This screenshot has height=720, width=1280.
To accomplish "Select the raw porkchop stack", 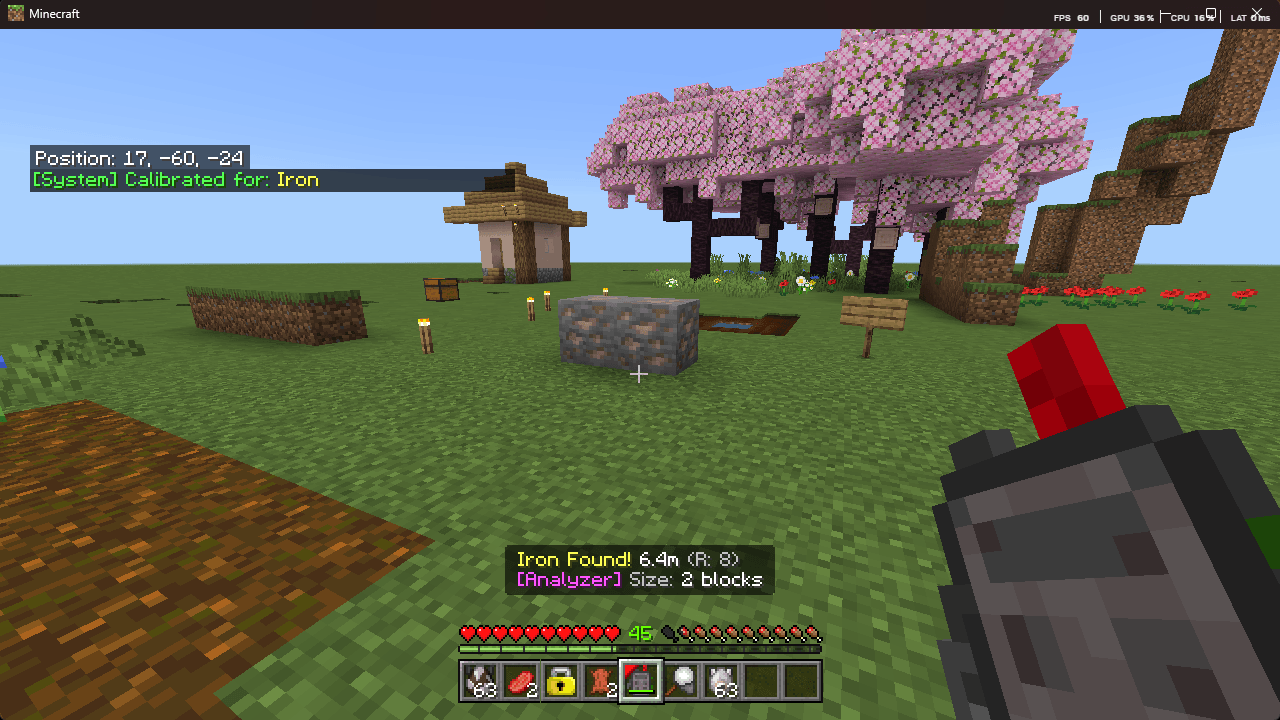I will pos(521,683).
